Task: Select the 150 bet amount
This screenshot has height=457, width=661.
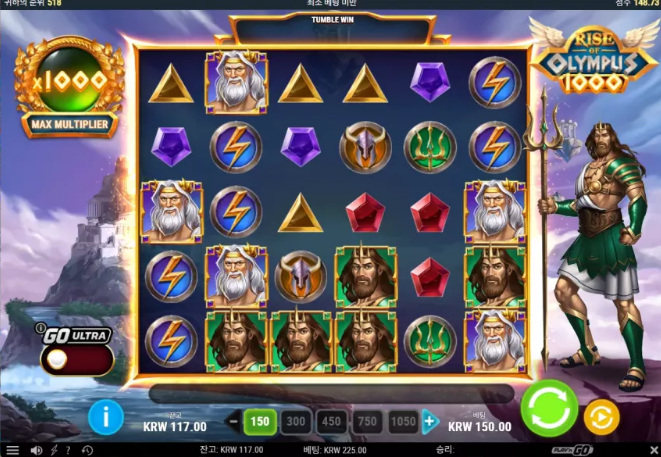Action: 260,421
